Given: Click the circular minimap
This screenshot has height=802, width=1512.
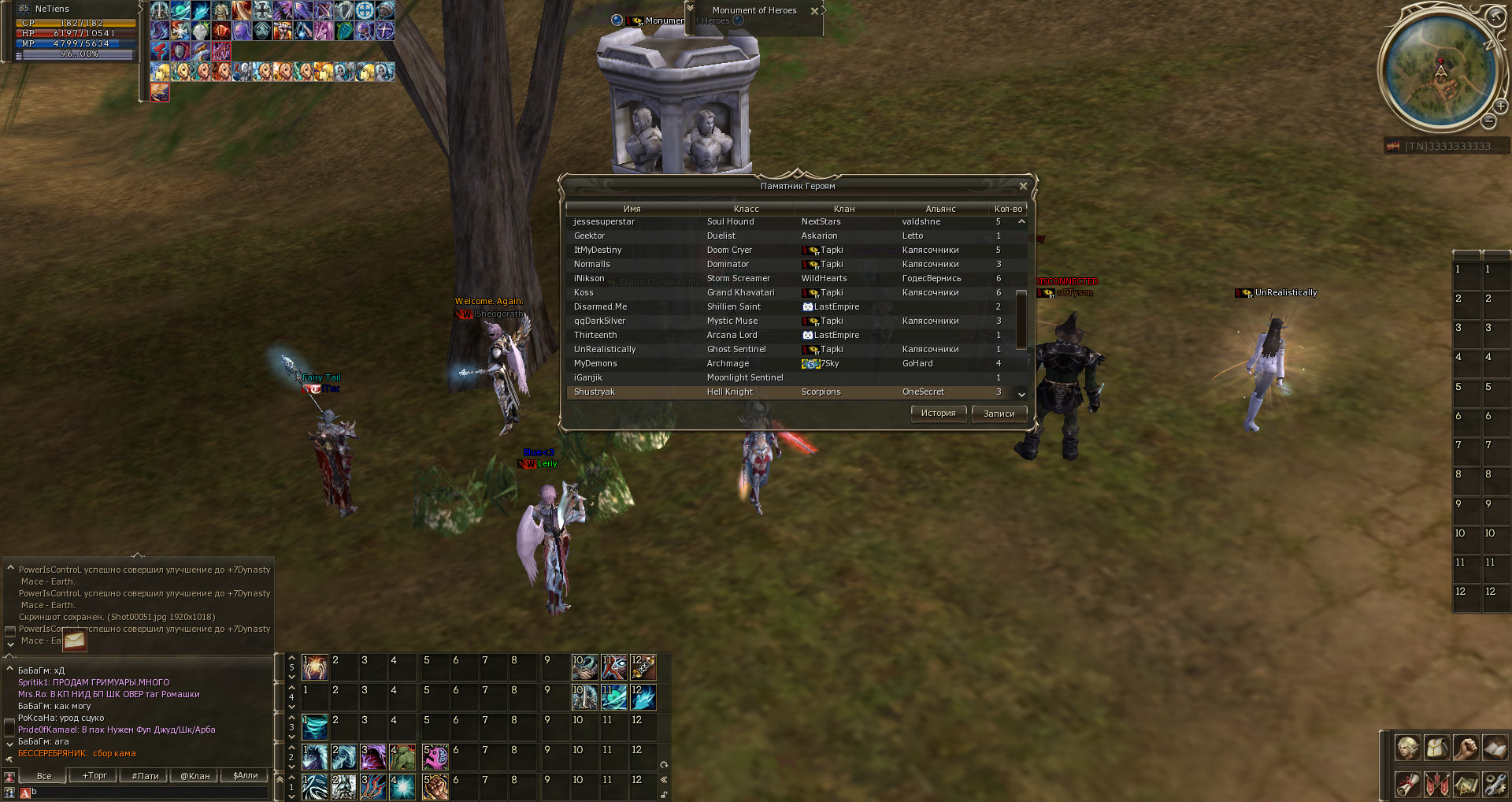Looking at the screenshot, I should [1440, 71].
